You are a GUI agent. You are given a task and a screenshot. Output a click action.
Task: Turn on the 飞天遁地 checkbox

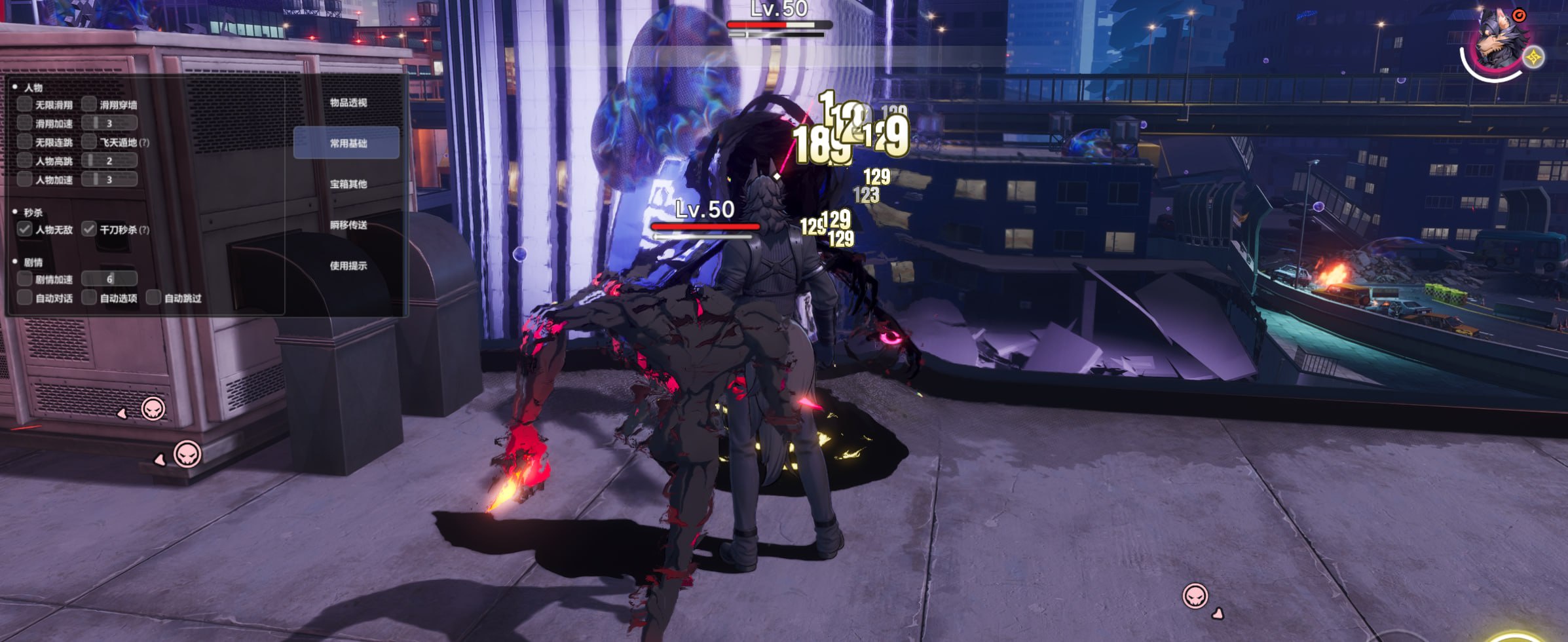pos(89,142)
